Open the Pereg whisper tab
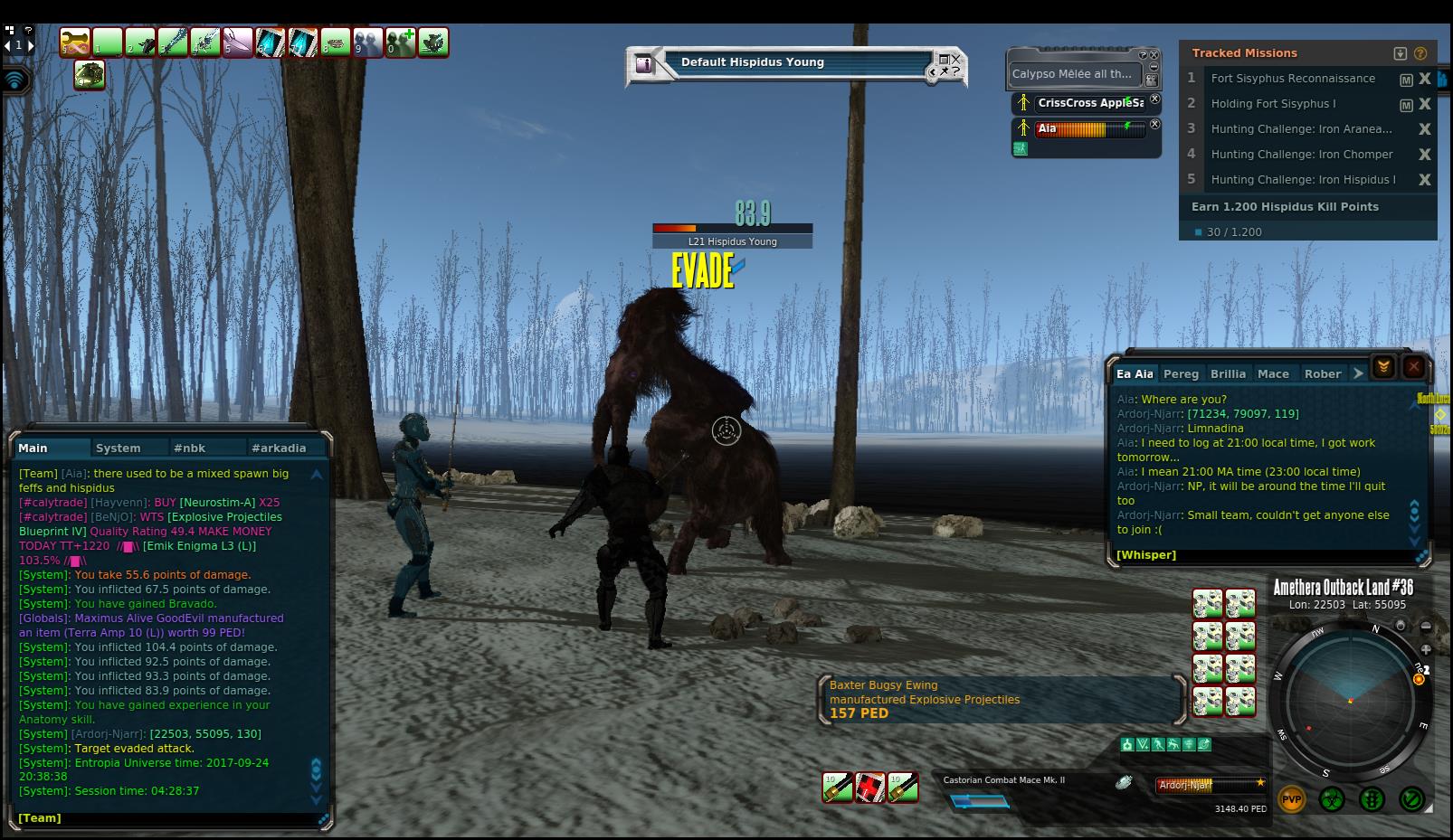Screen dimensions: 1453x840 coord(1181,373)
